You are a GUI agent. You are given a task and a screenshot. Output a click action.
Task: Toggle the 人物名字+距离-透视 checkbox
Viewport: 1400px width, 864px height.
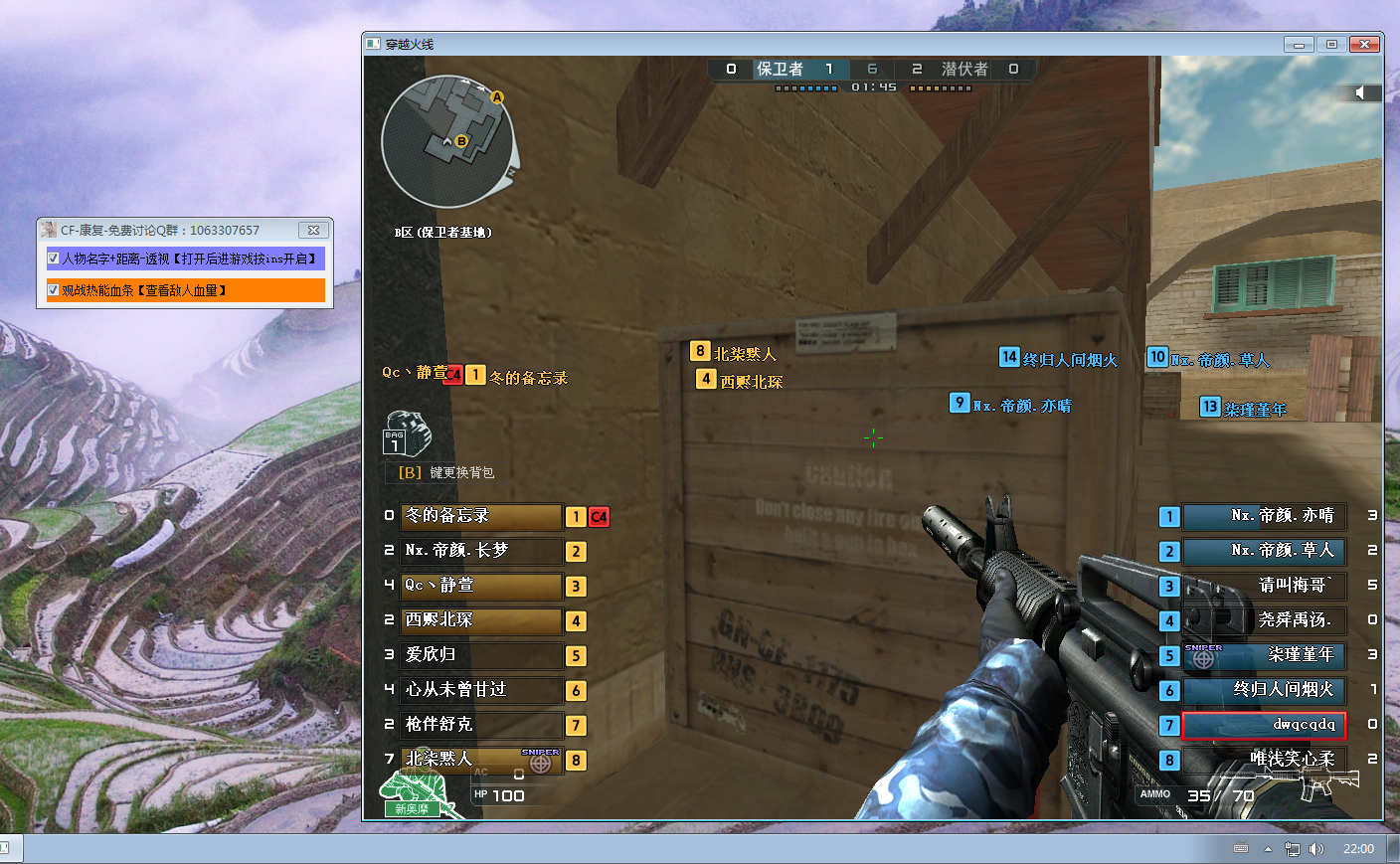[54, 259]
